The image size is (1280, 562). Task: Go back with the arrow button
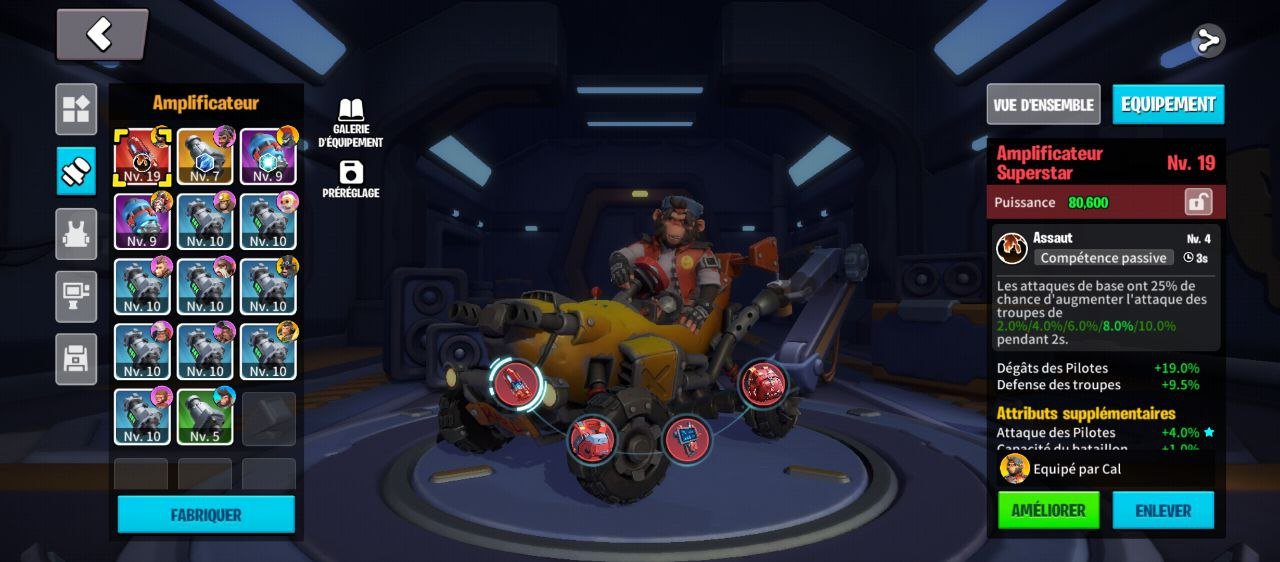pos(101,35)
